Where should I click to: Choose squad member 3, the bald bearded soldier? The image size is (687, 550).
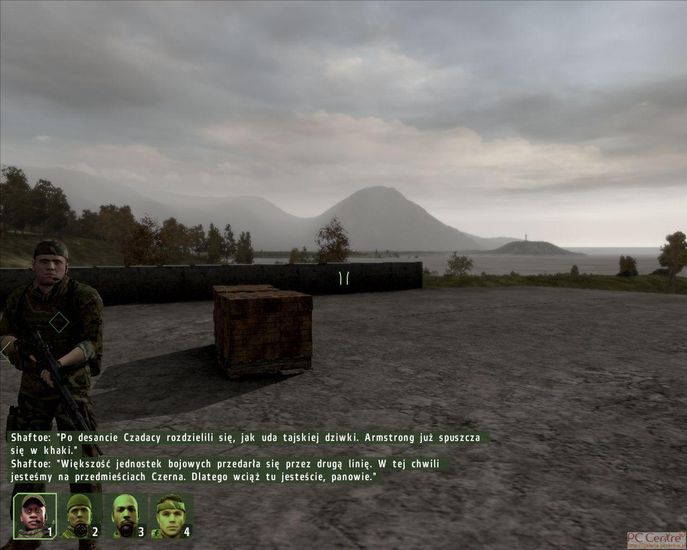click(x=124, y=515)
